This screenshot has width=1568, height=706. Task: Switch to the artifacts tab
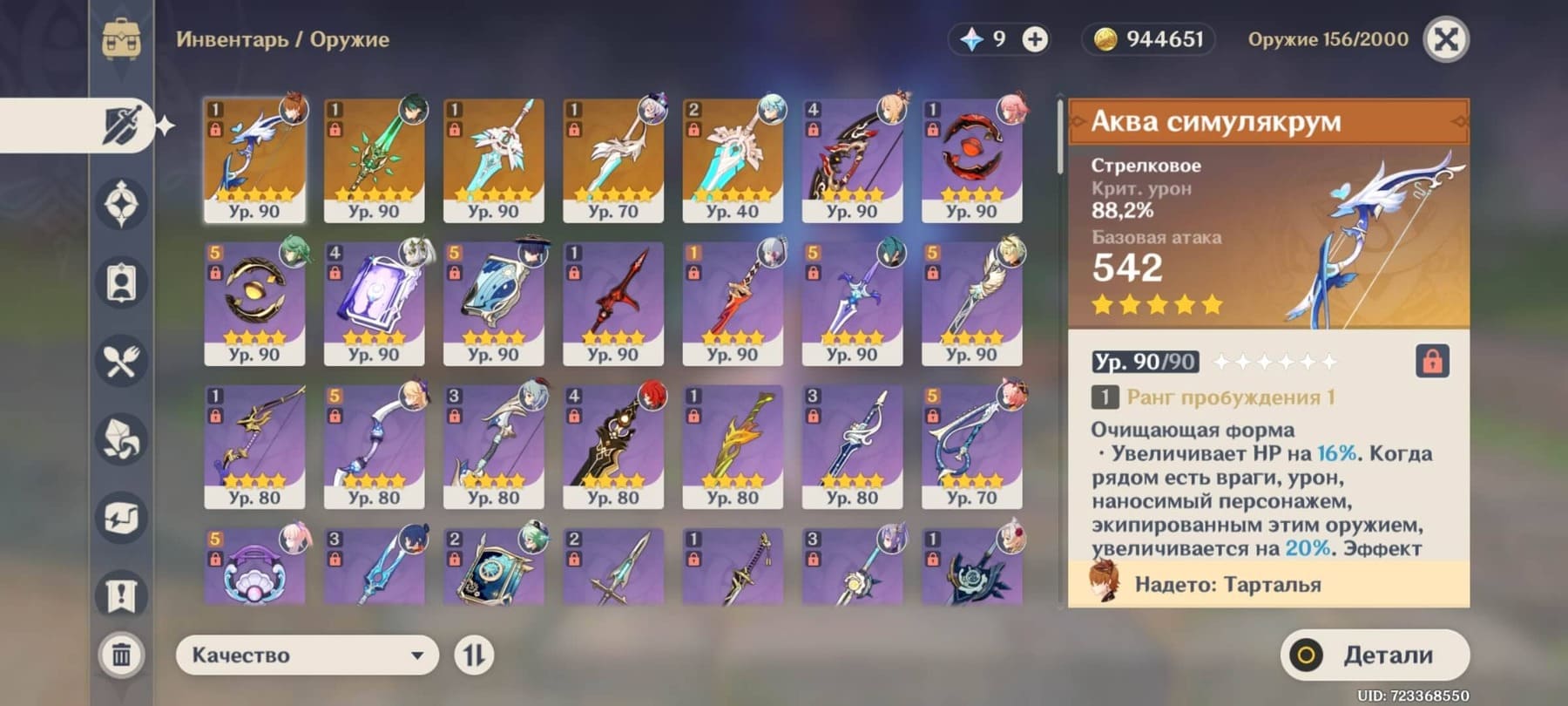[121, 204]
